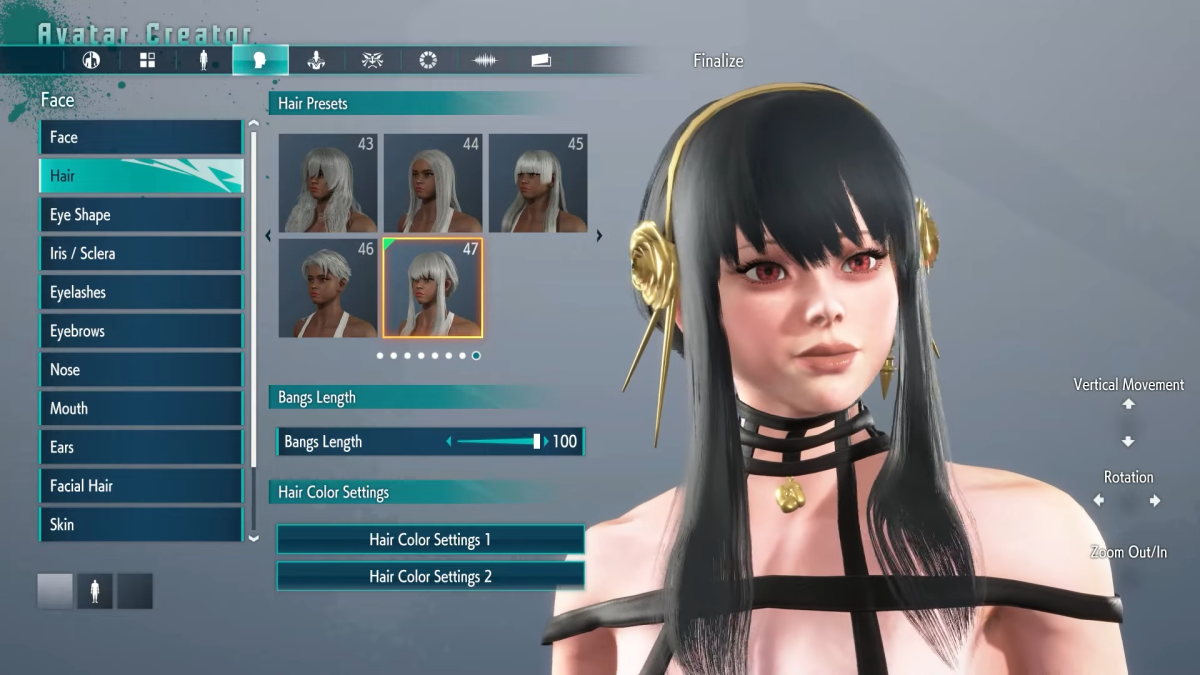
Task: Choose hair preset 45
Action: (x=537, y=183)
